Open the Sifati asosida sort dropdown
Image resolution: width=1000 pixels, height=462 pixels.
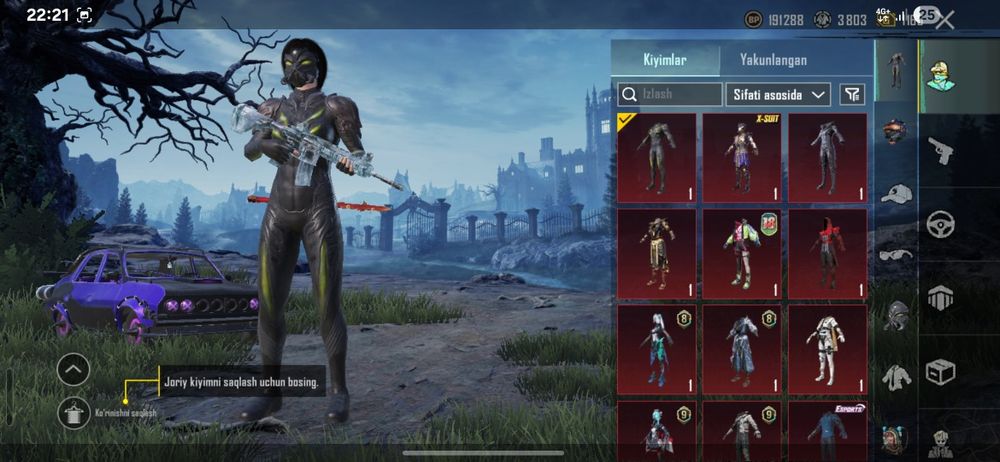coord(777,94)
